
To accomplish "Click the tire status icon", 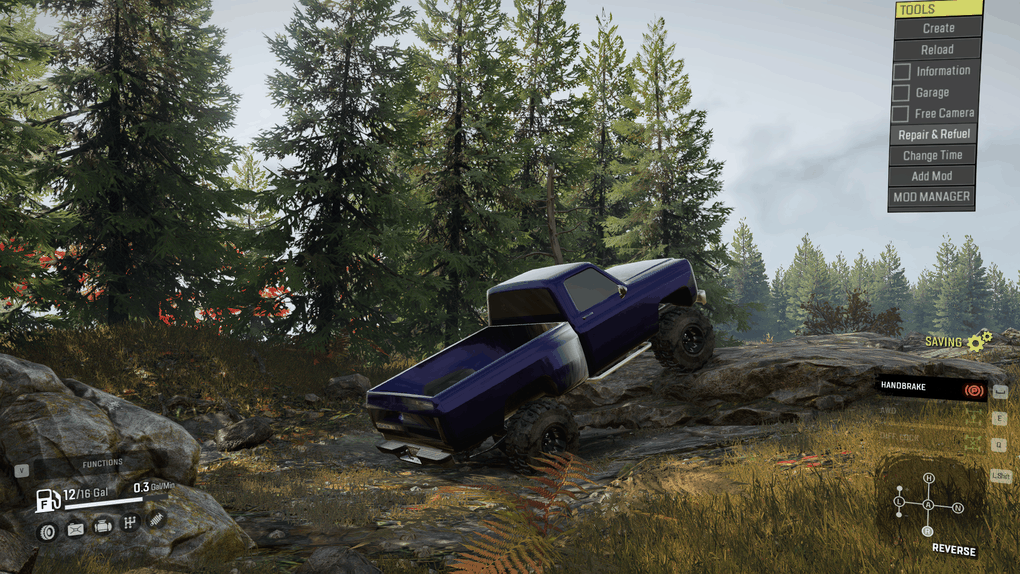I will click(47, 530).
